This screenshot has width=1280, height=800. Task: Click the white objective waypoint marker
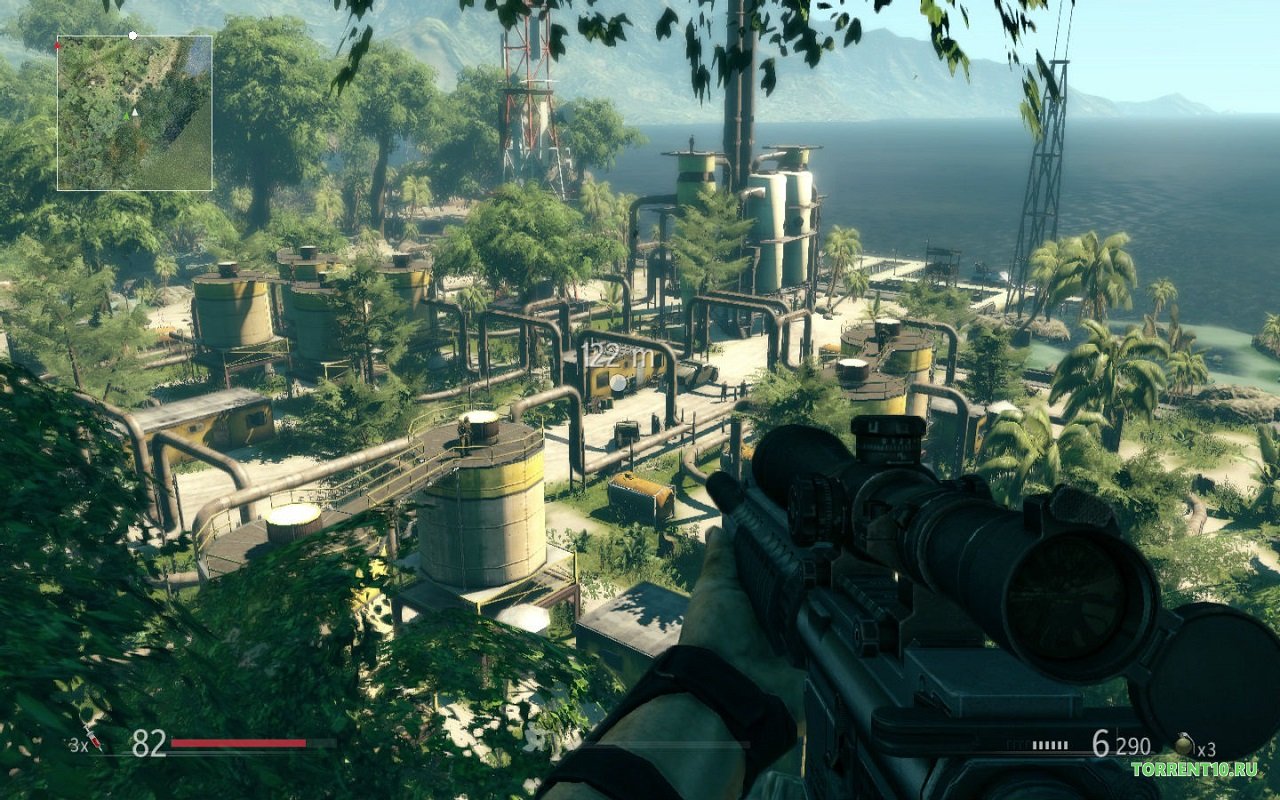click(x=619, y=382)
